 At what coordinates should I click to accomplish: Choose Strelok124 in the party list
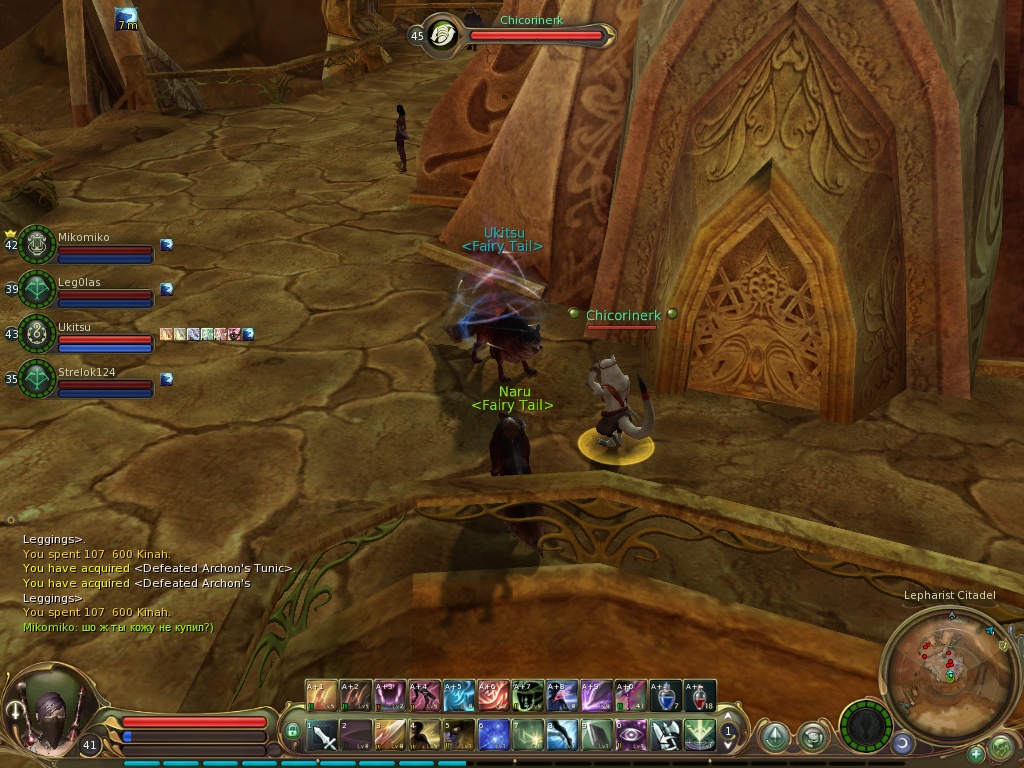(83, 379)
